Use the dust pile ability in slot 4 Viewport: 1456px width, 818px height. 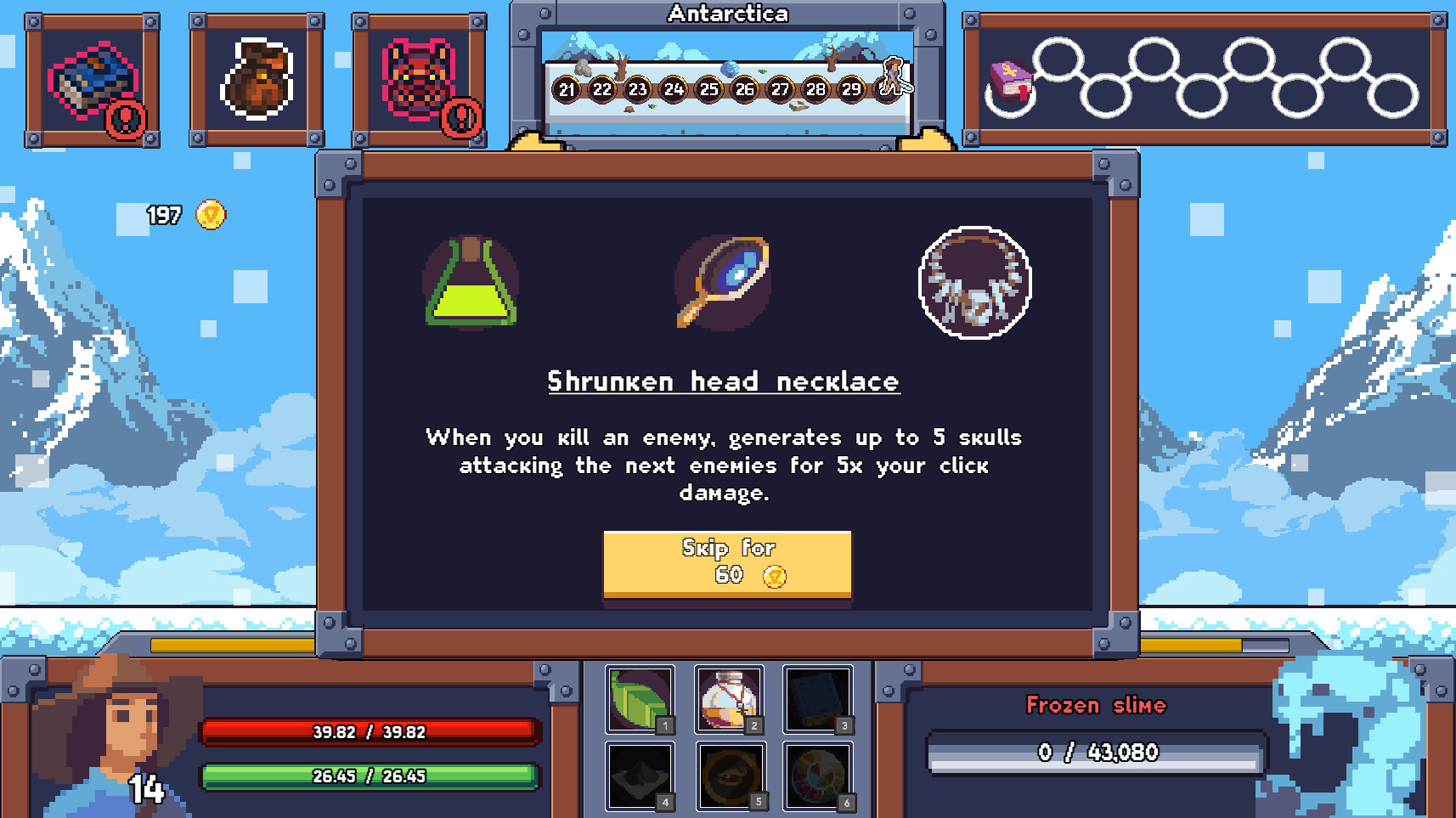coord(638,776)
